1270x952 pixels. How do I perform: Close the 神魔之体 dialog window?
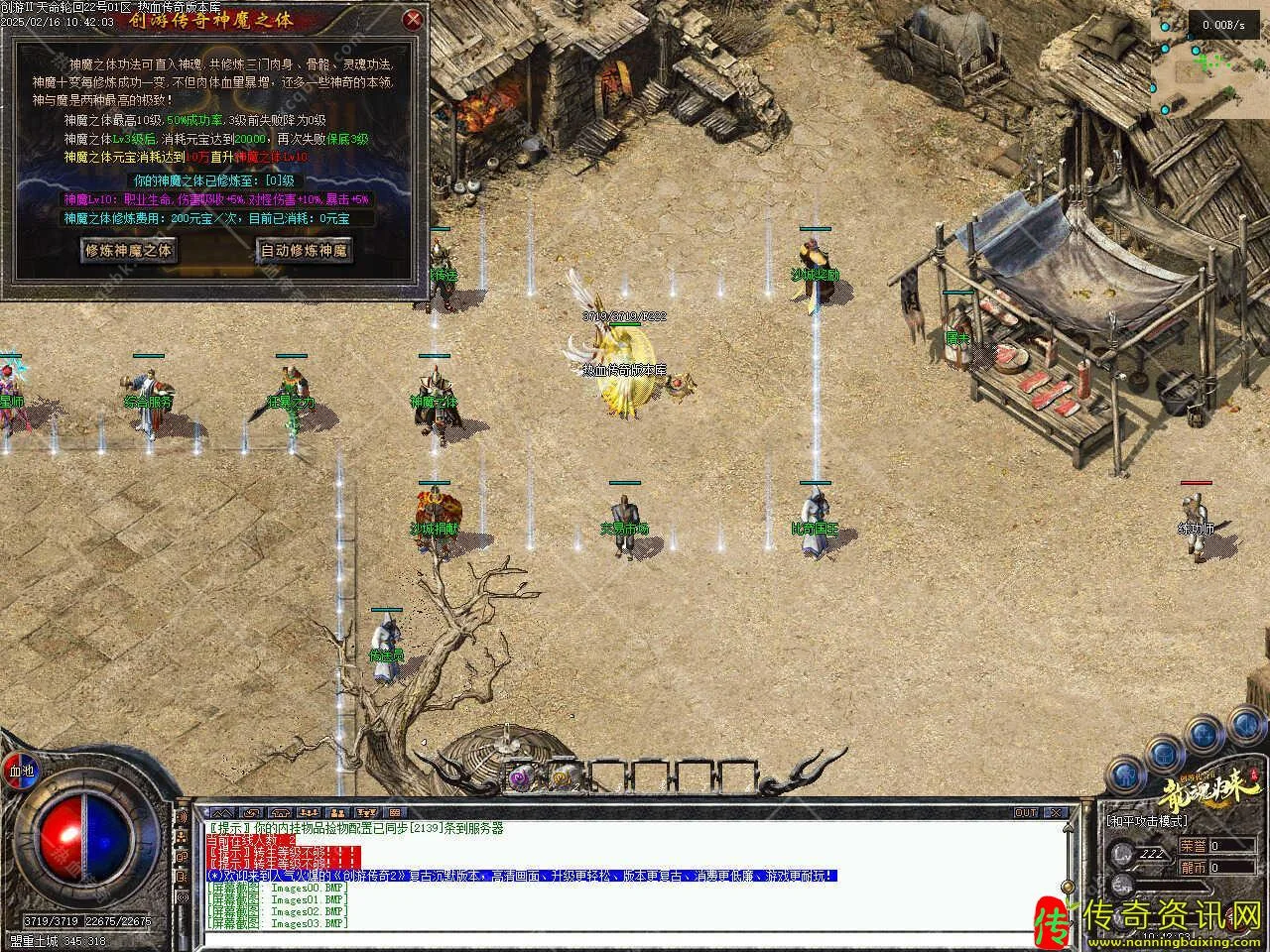414,19
